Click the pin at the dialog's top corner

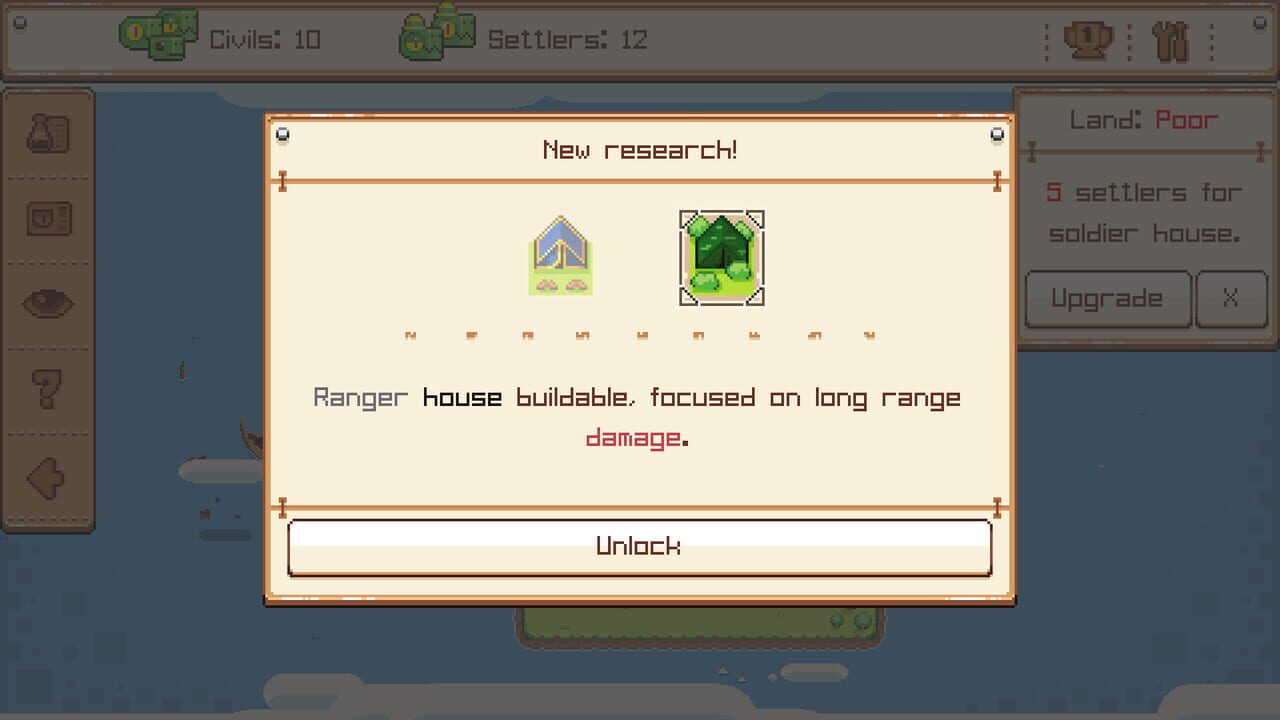pos(282,134)
